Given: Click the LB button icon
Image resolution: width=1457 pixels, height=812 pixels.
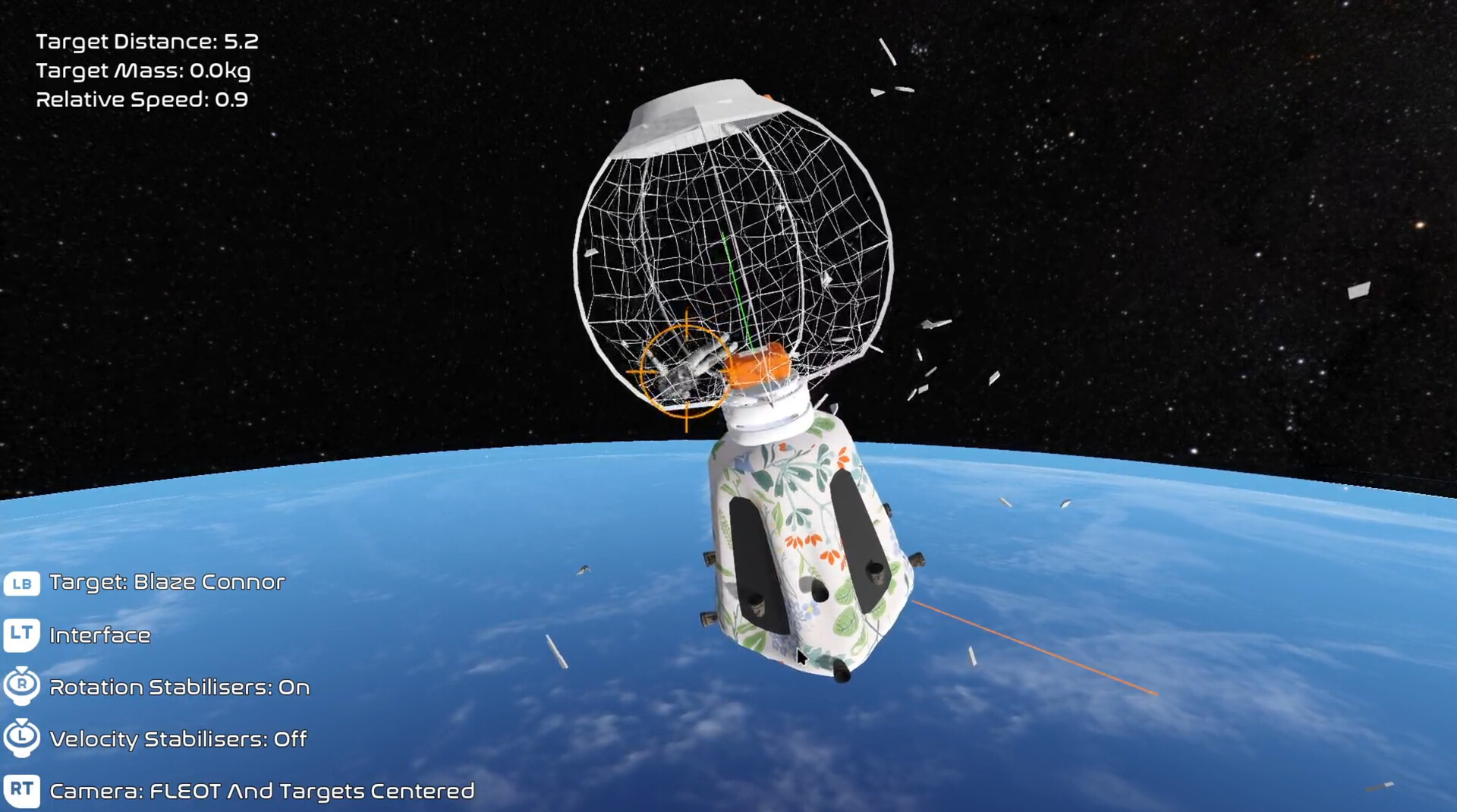Looking at the screenshot, I should click(22, 583).
